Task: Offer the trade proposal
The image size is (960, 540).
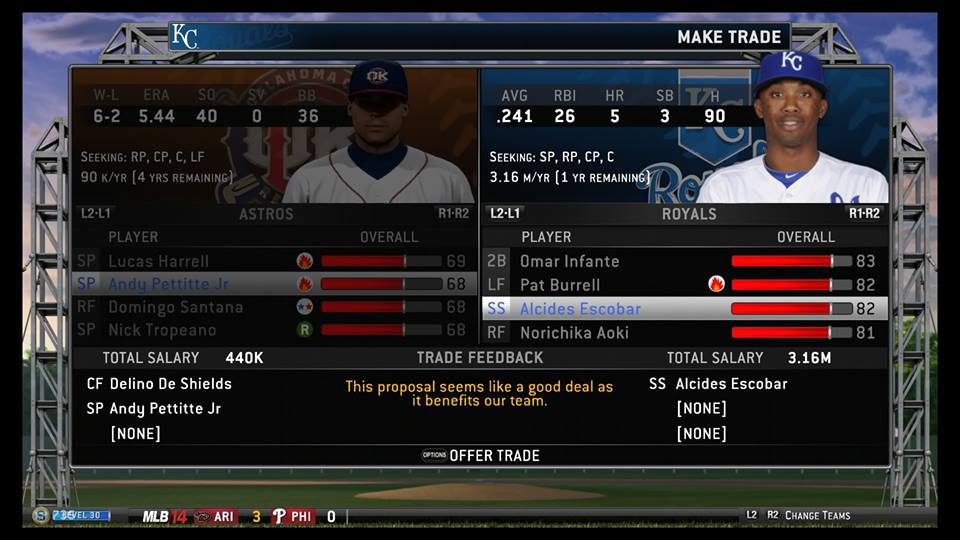Action: 493,455
